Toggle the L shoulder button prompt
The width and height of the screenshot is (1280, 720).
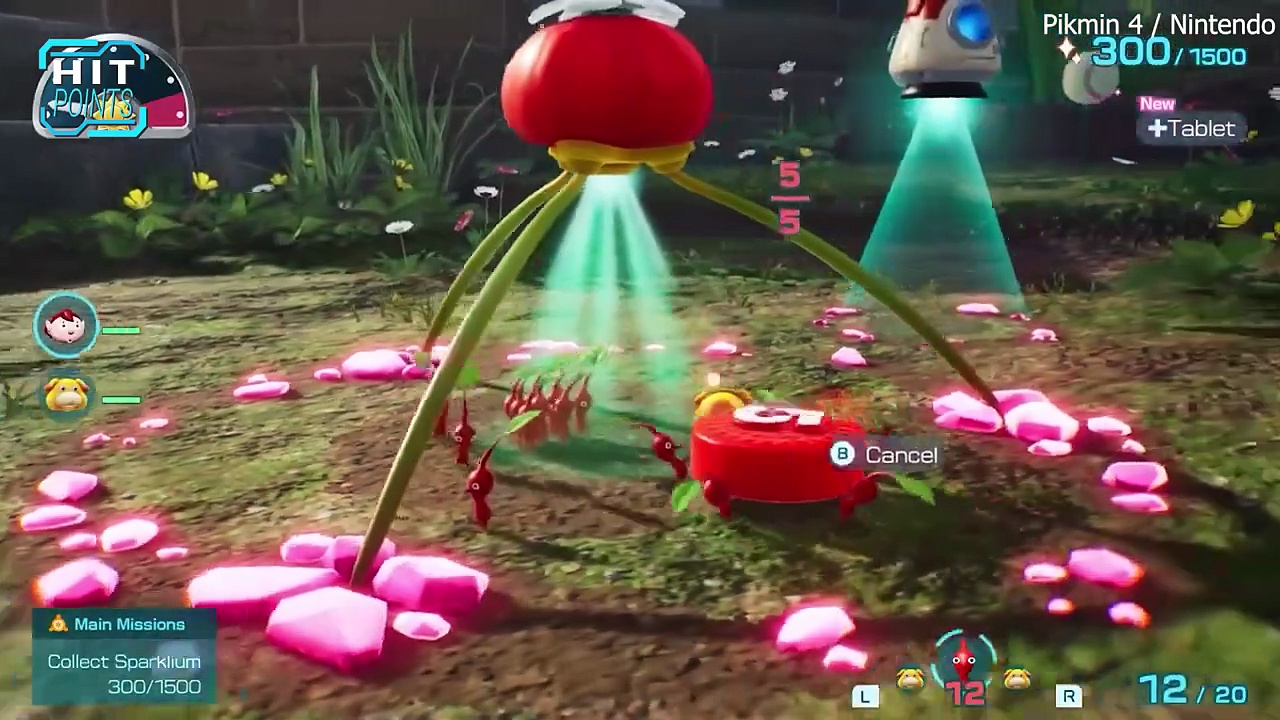point(866,695)
